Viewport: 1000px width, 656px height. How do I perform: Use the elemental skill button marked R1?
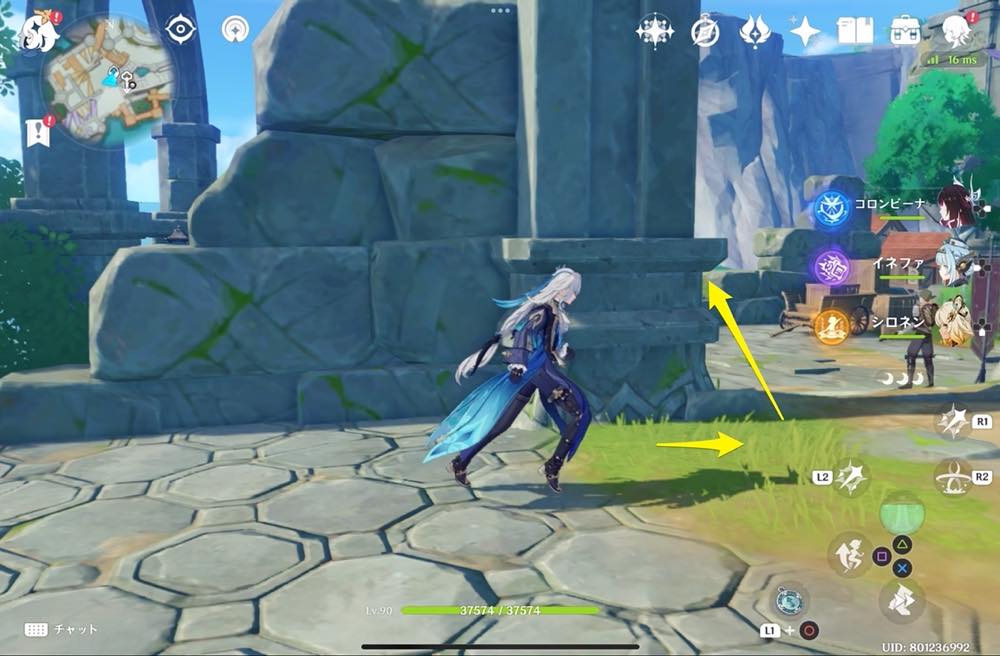click(x=952, y=421)
